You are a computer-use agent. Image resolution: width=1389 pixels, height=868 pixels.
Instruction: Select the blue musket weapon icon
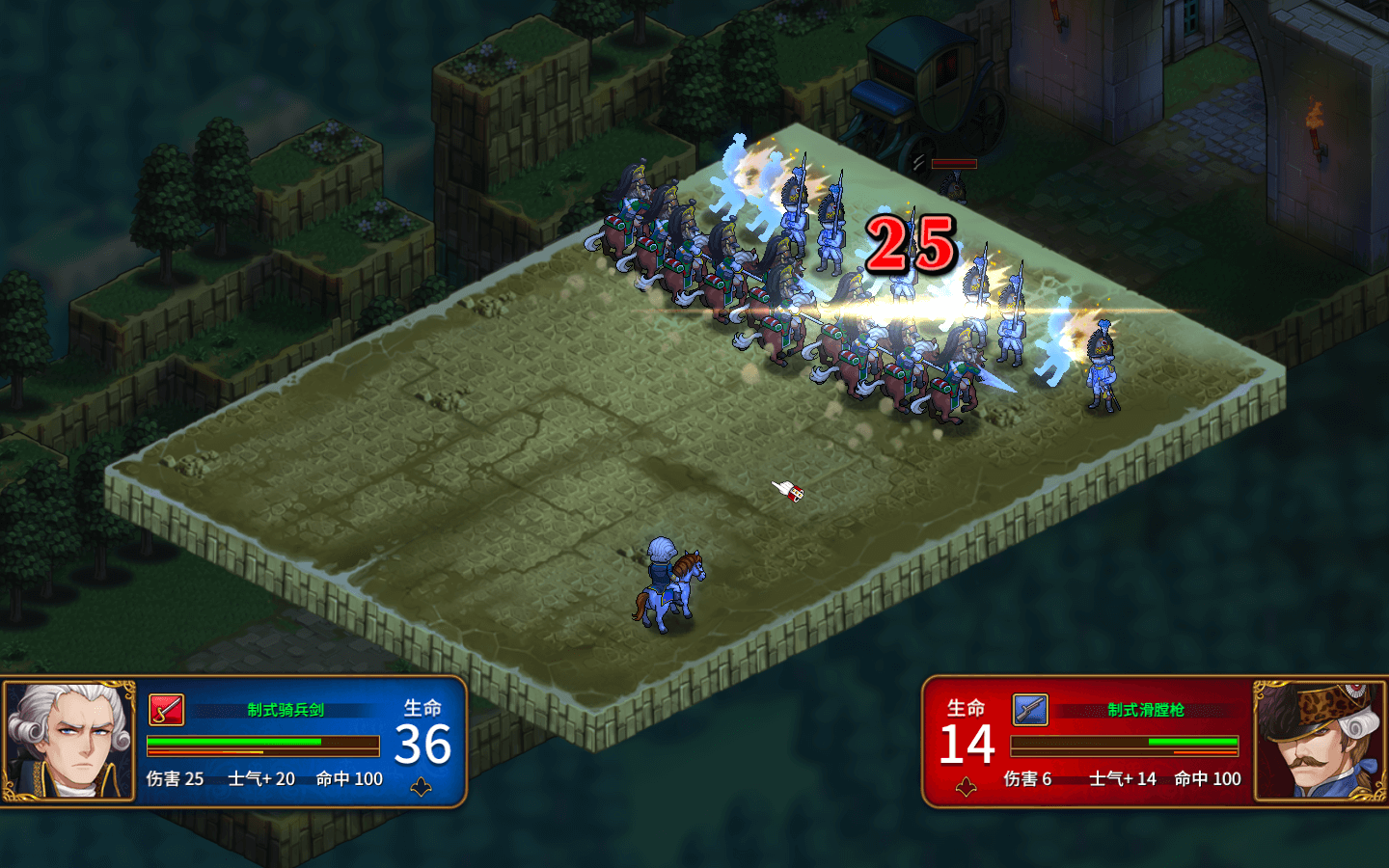pos(1029,710)
